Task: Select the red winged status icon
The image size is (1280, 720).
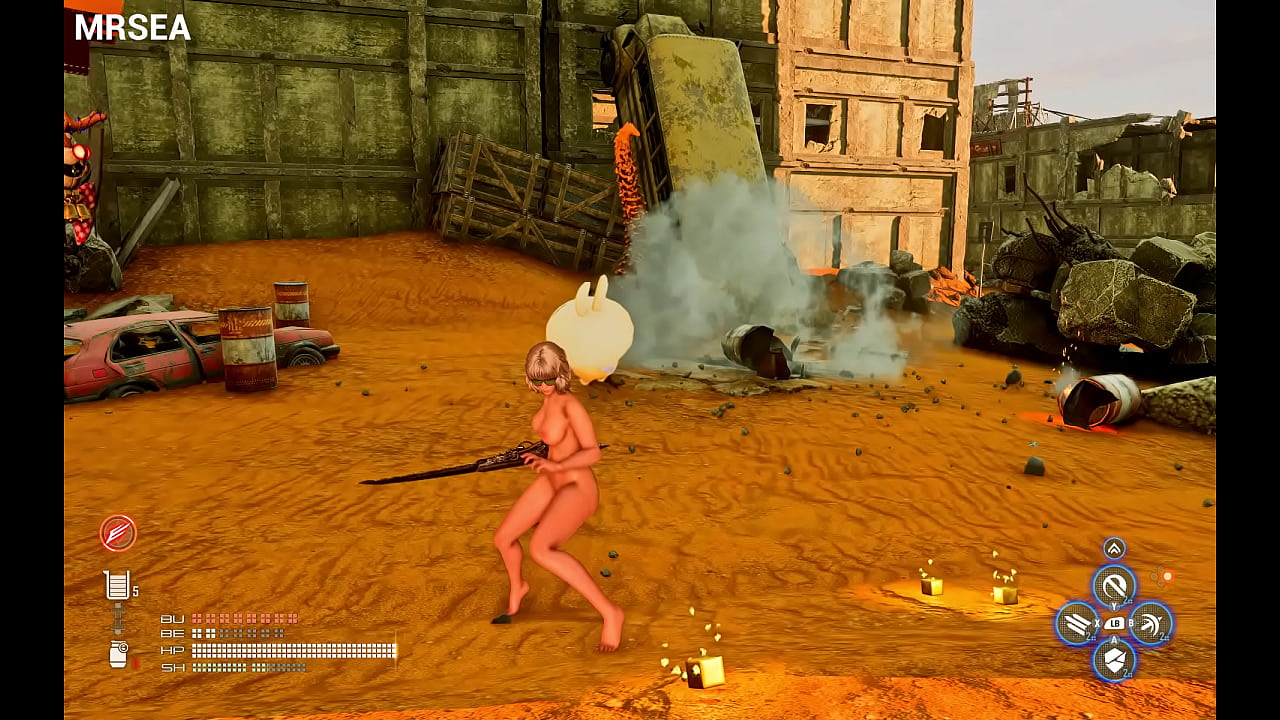Action: tap(118, 533)
